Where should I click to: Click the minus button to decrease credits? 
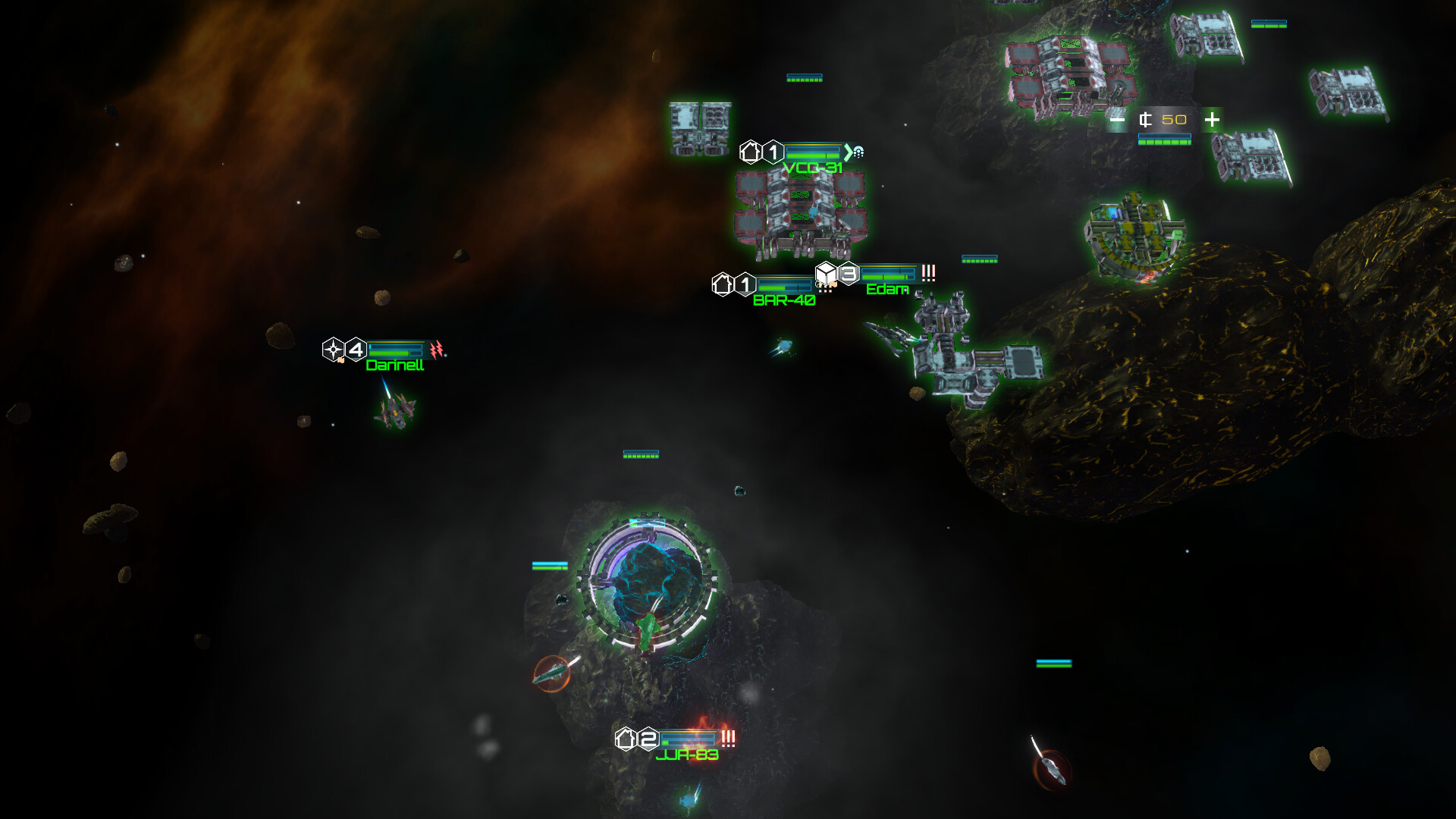pos(1118,119)
